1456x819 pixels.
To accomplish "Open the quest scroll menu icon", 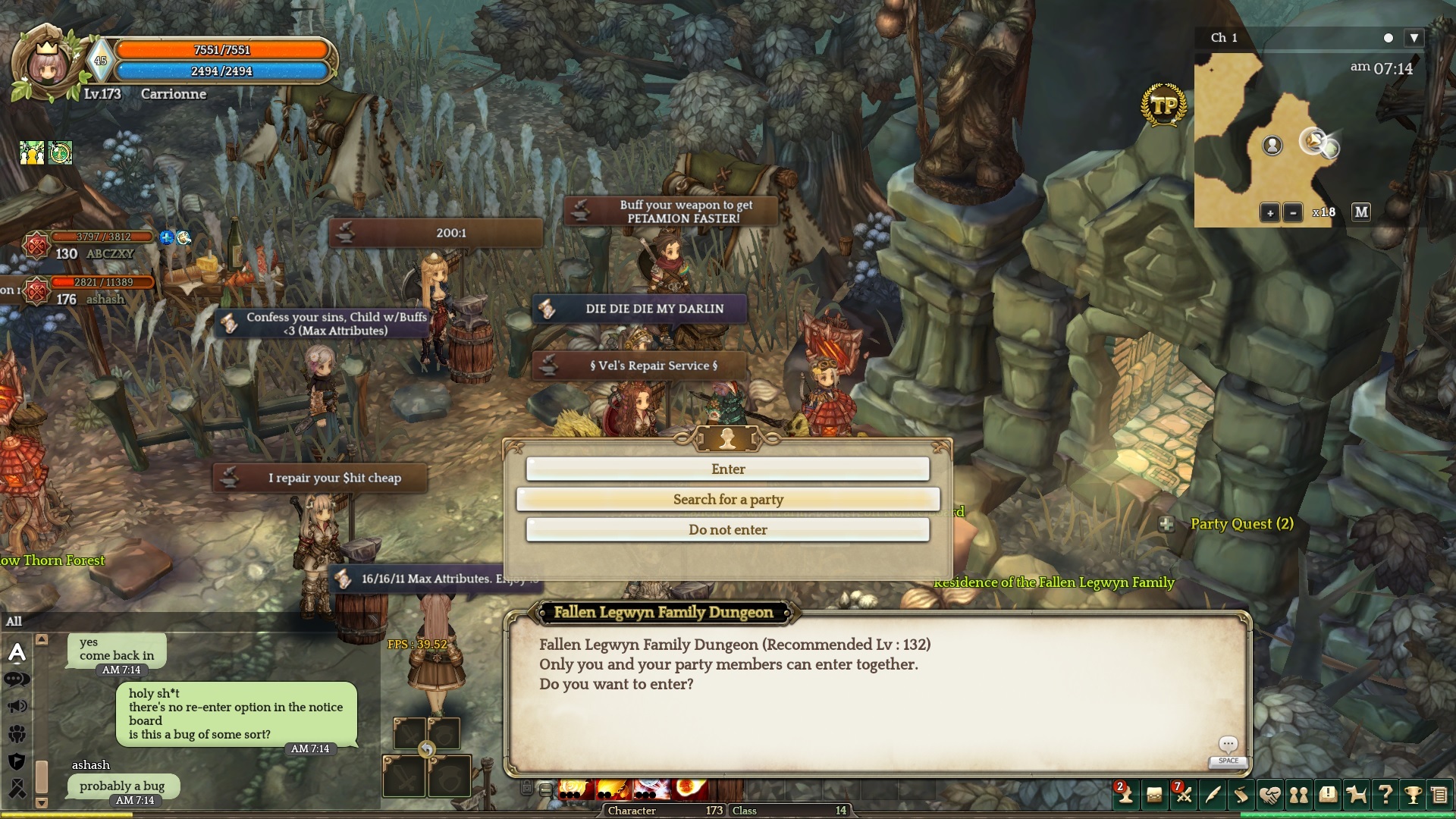I will coord(1241,795).
